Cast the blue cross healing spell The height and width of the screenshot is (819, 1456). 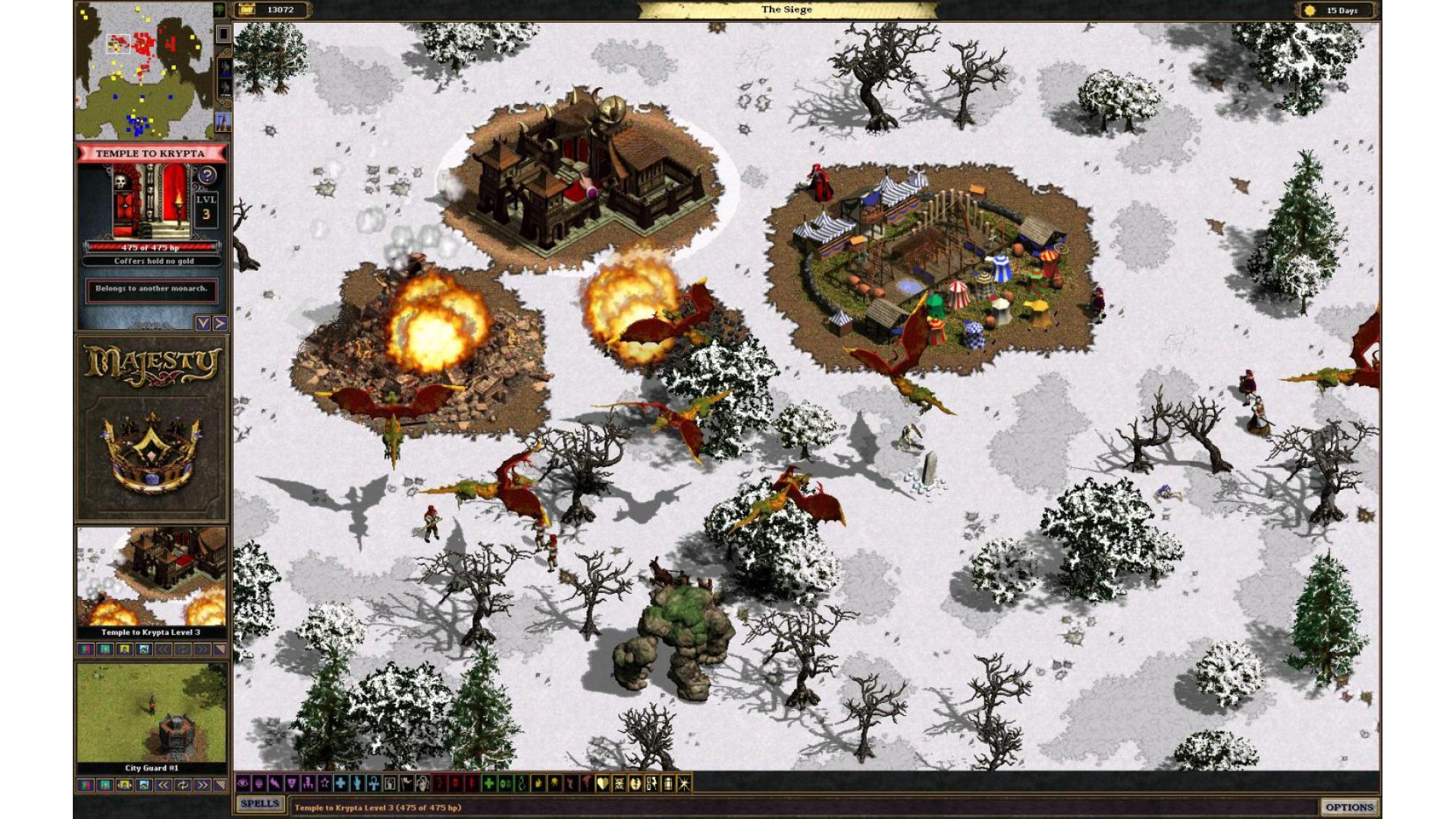[x=340, y=783]
